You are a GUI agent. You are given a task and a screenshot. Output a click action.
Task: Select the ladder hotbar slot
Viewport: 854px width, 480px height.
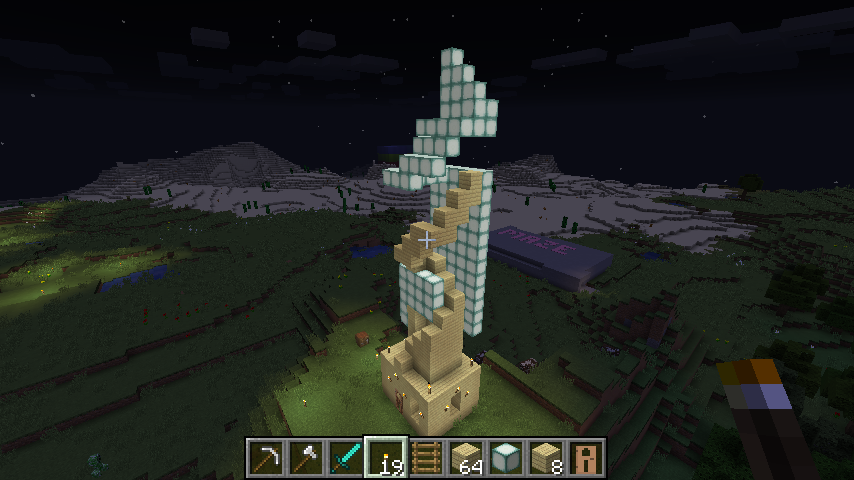426,457
